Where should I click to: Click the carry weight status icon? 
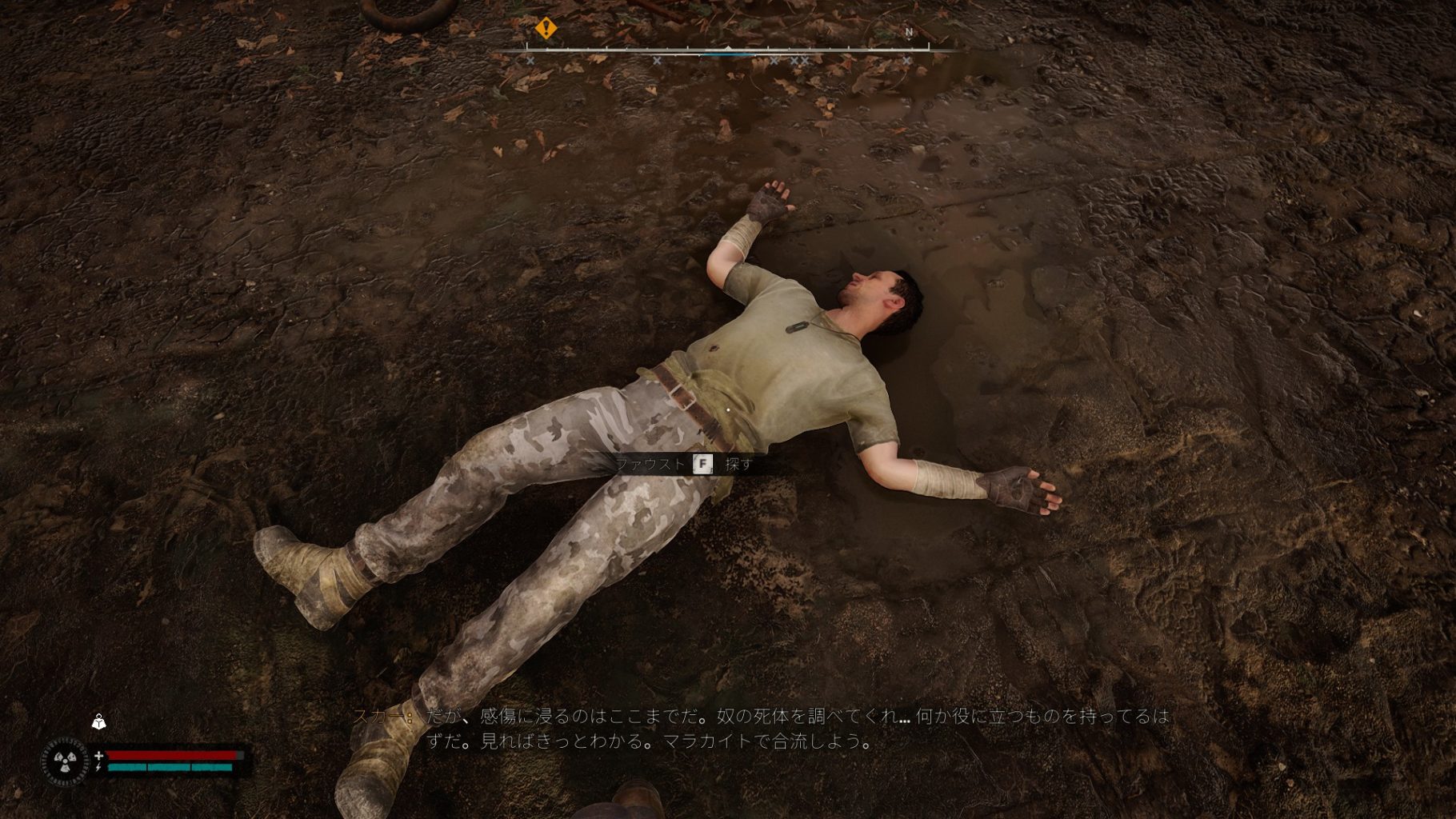98,722
